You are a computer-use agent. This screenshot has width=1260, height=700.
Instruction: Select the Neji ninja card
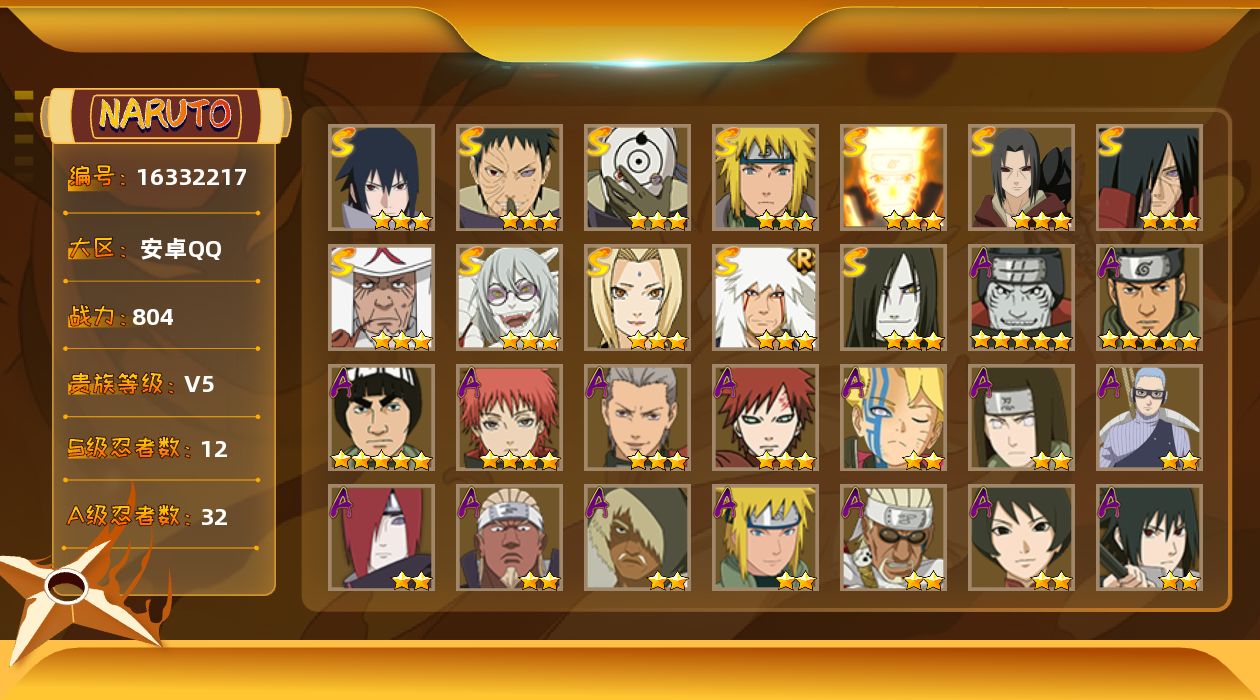1021,417
